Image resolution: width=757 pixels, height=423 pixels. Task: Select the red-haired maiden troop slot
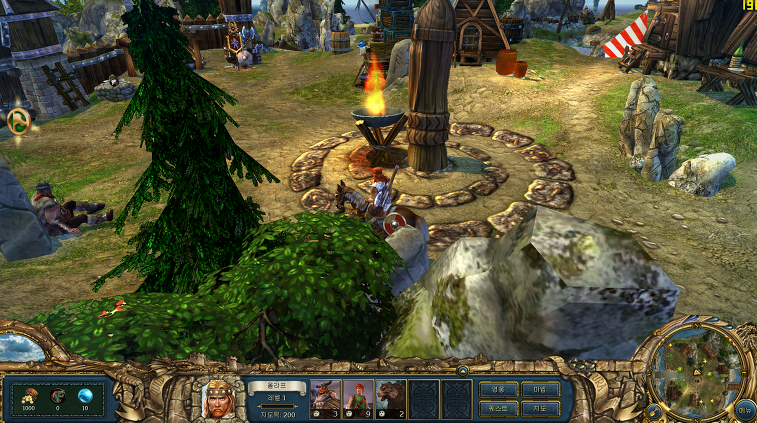coord(358,398)
